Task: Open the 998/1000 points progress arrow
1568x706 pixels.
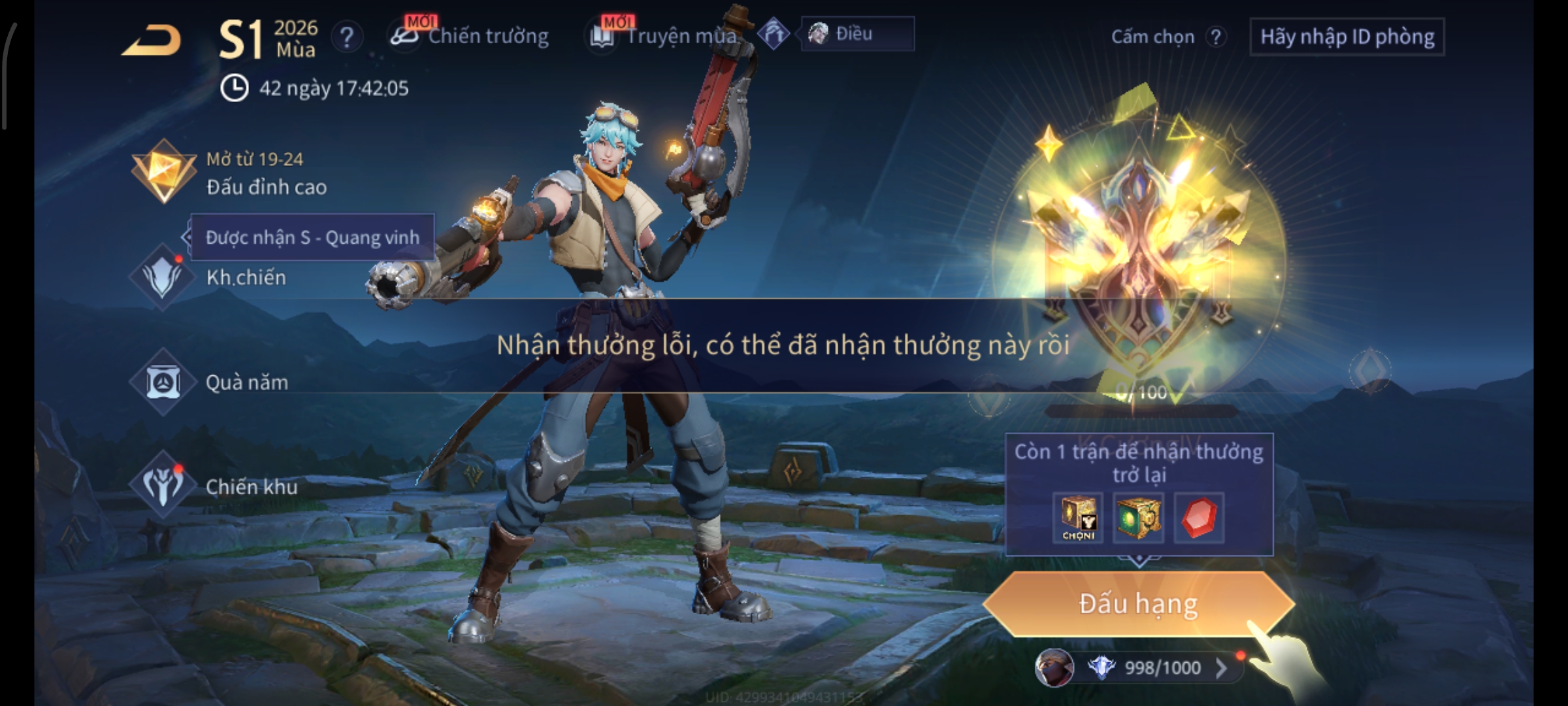Action: point(1220,667)
